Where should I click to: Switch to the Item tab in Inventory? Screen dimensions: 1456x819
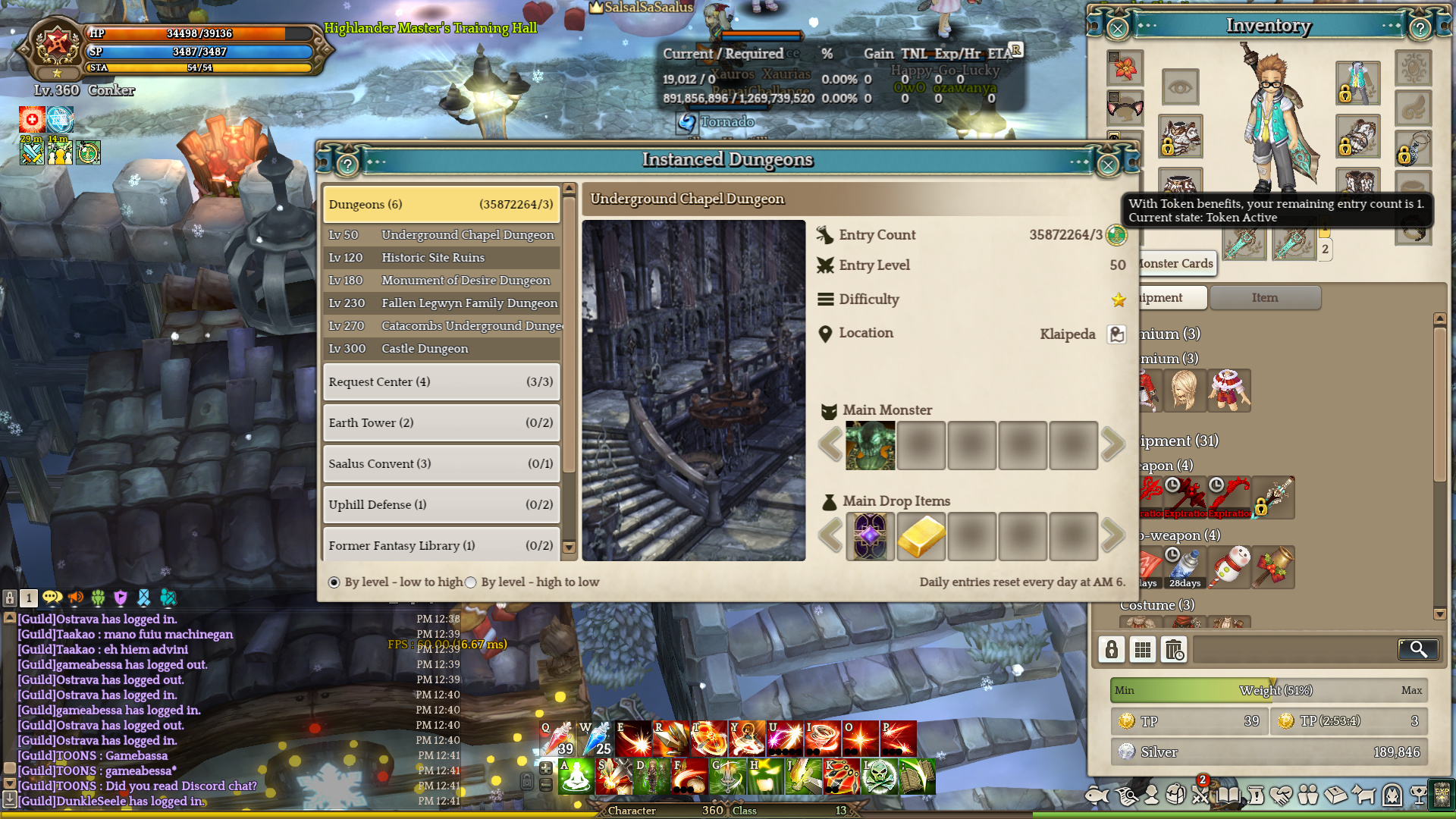click(x=1265, y=298)
